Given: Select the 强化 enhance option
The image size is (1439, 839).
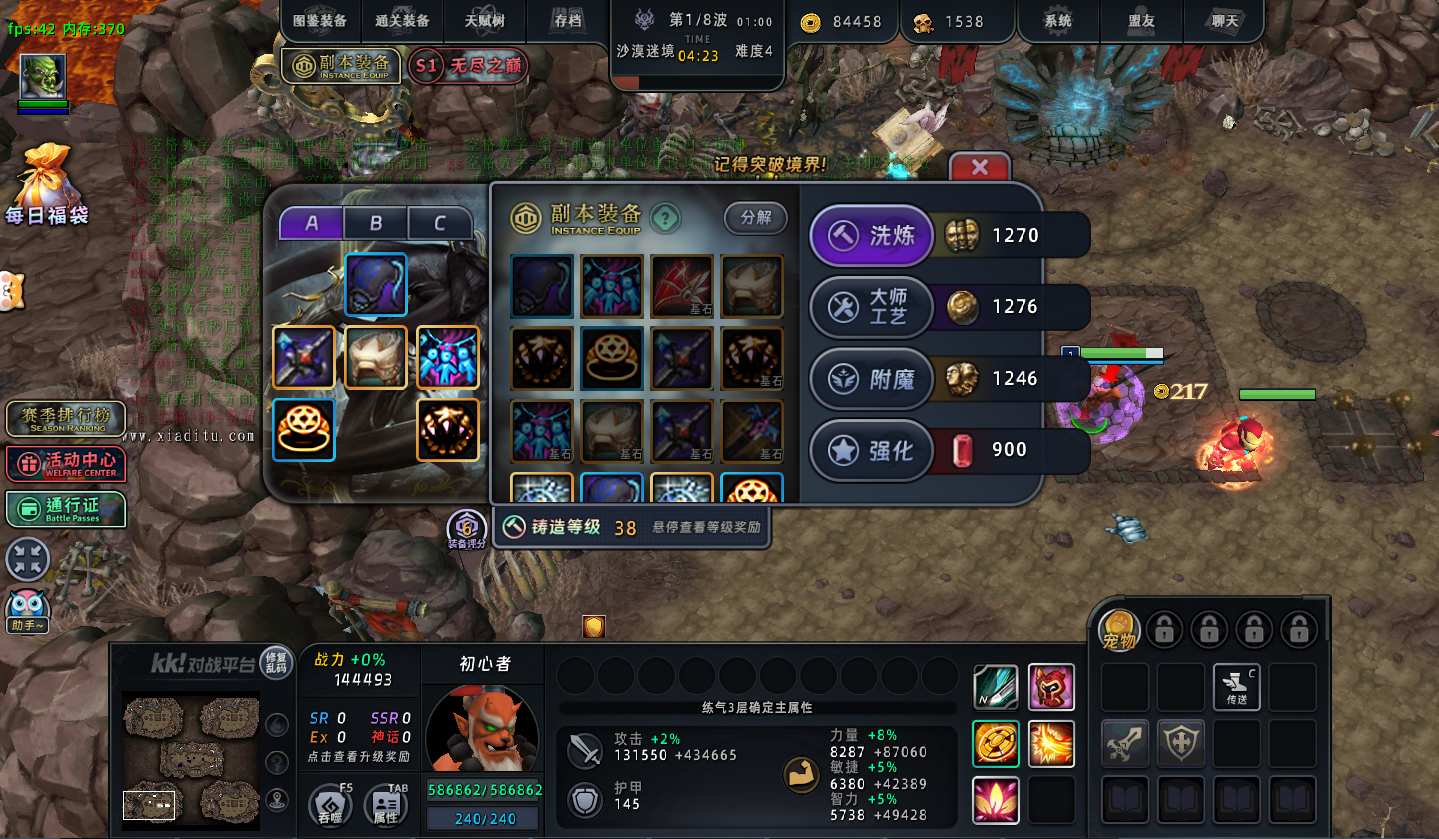Looking at the screenshot, I should pyautogui.click(x=871, y=450).
